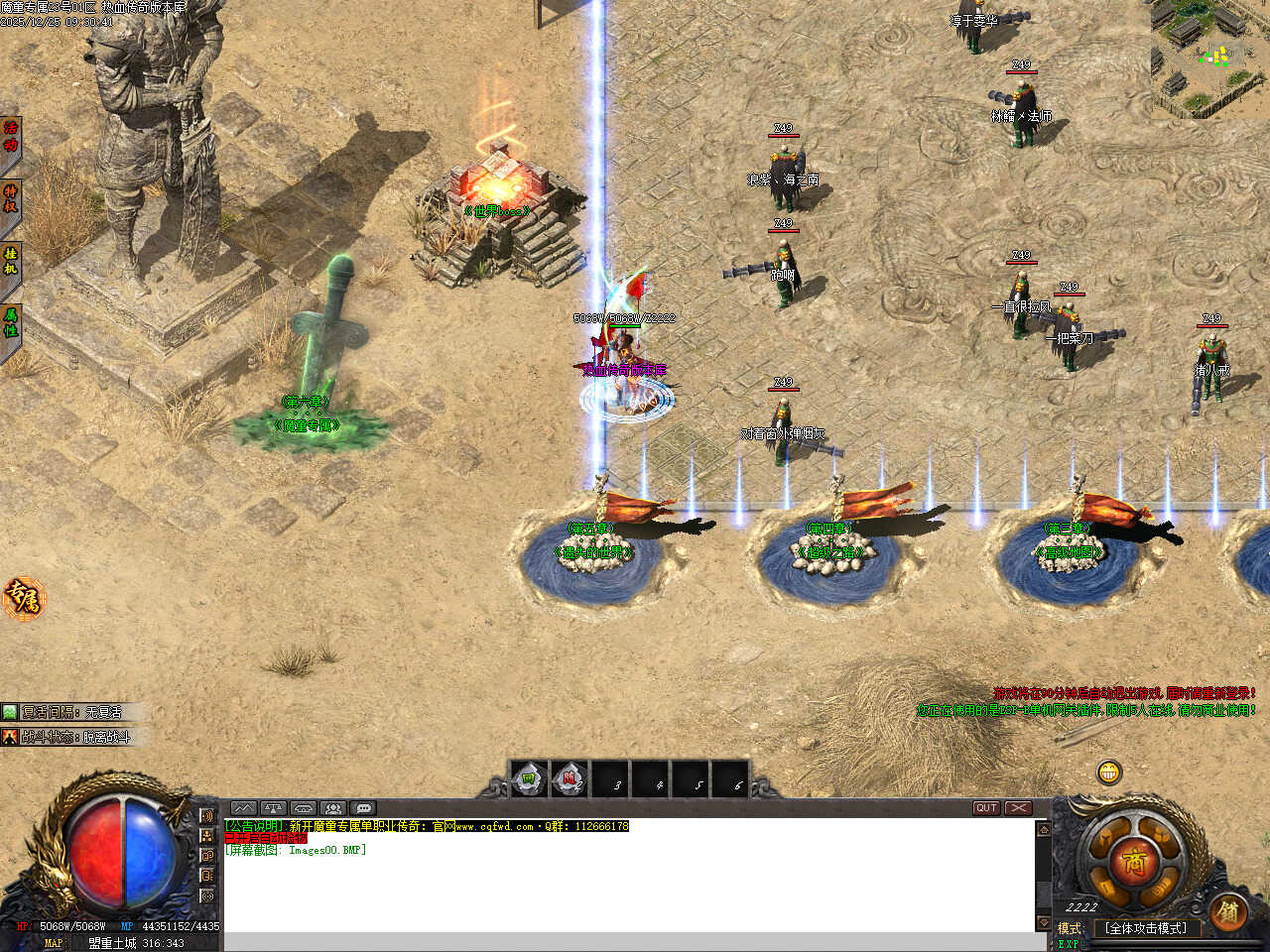Click the round 铺 store button

1228,911
